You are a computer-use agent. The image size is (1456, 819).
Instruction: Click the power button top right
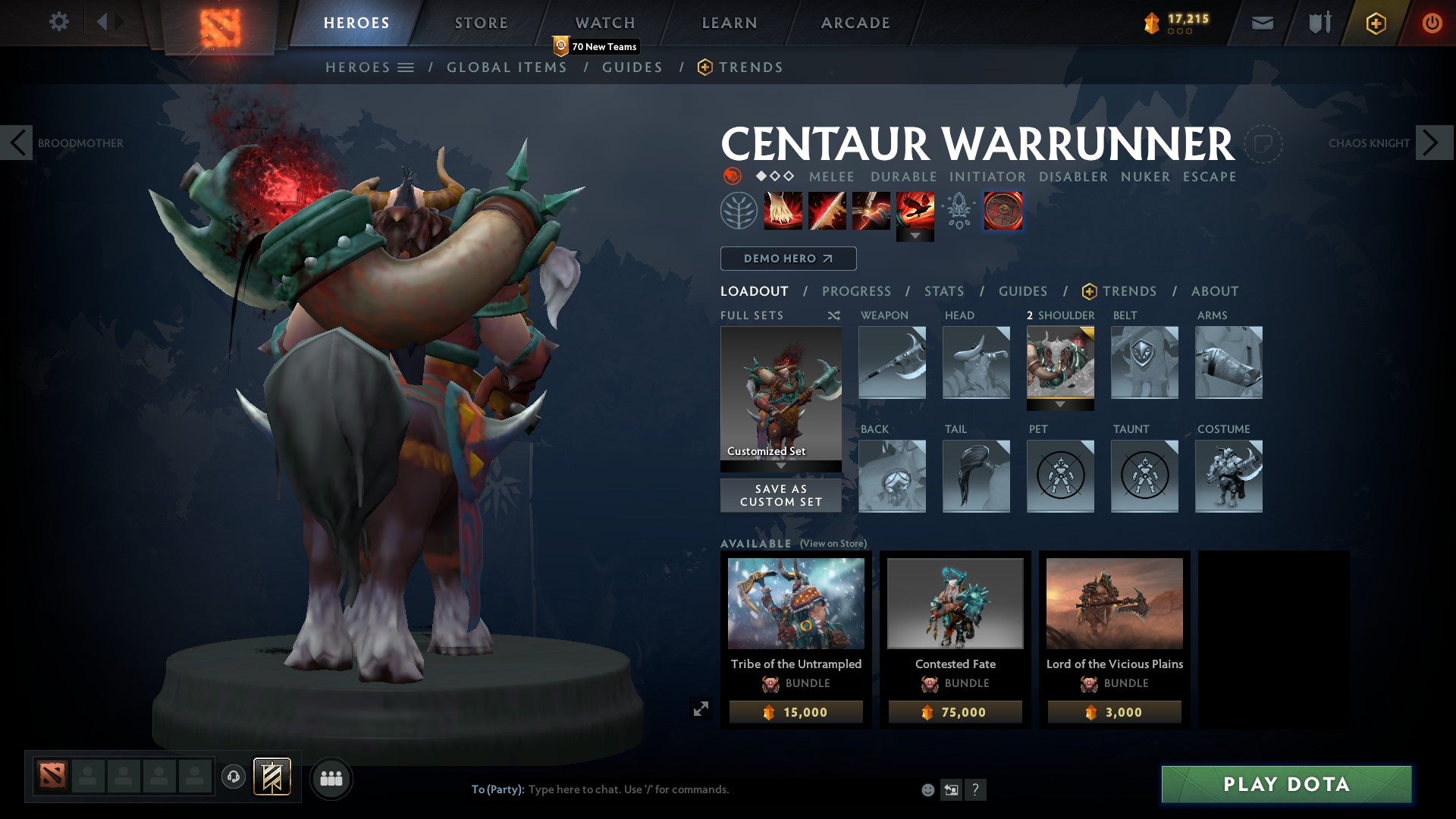(1432, 23)
